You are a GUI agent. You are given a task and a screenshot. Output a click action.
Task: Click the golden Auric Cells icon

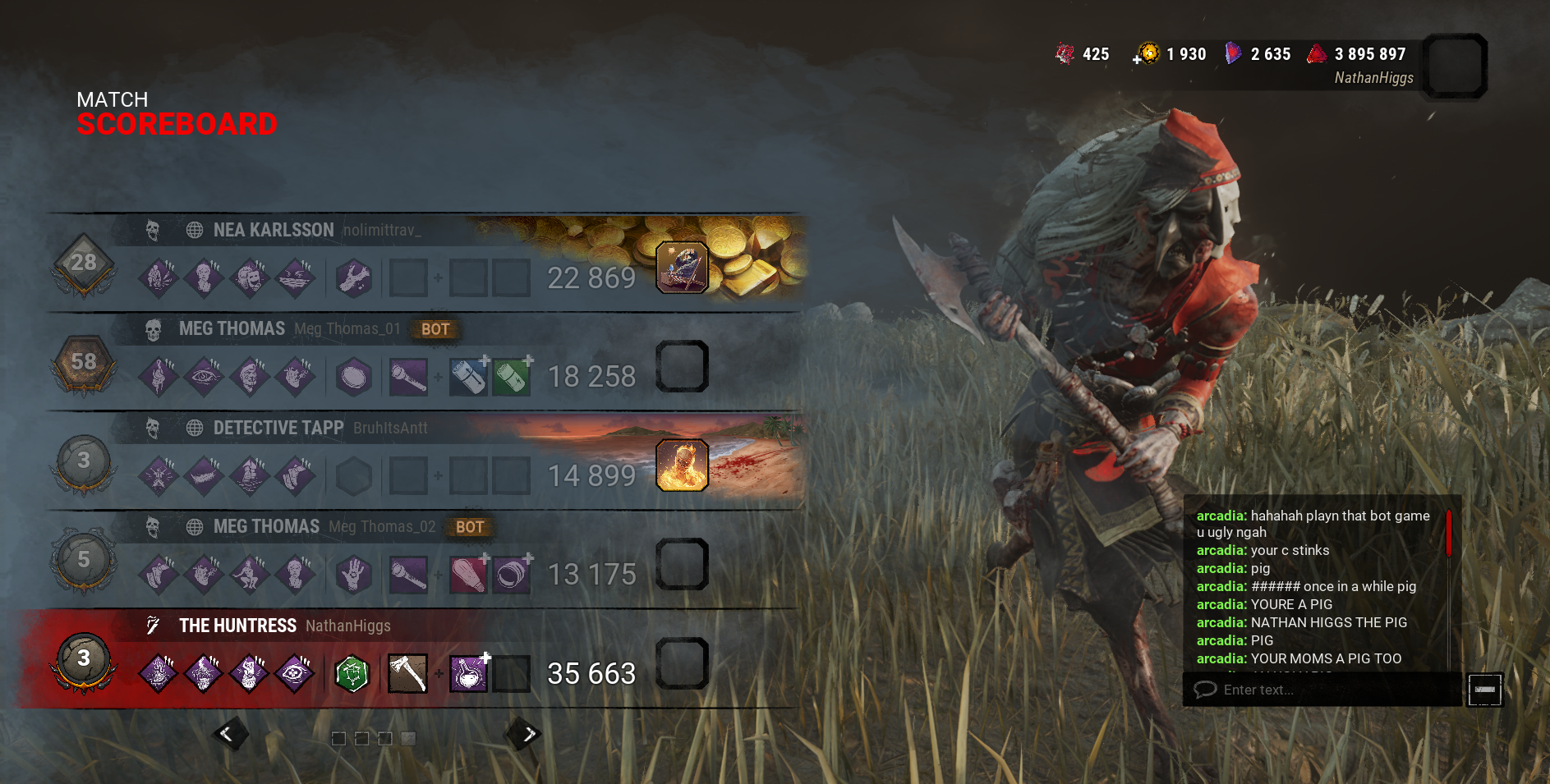coord(1148,54)
